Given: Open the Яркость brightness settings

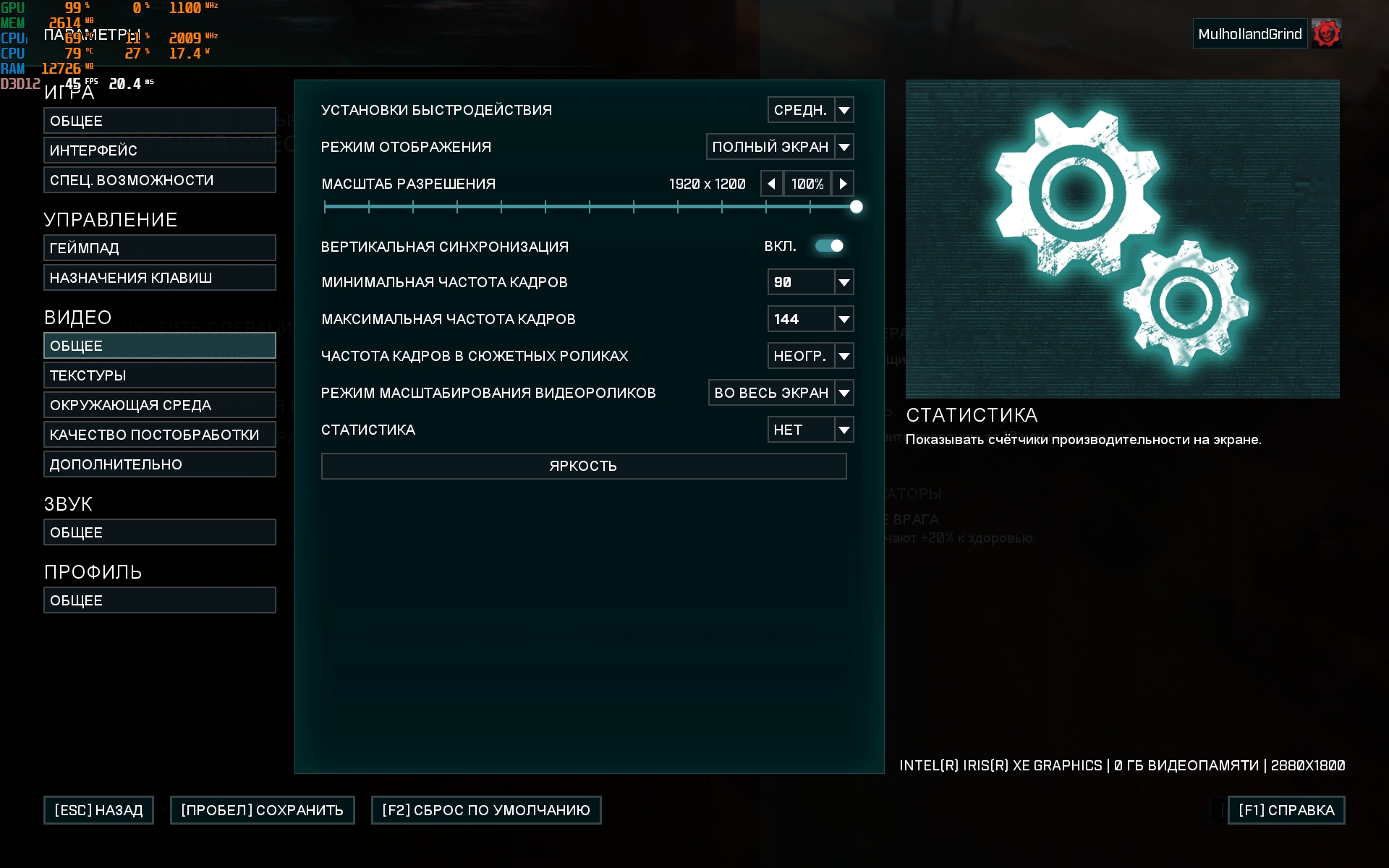Looking at the screenshot, I should coord(583,466).
